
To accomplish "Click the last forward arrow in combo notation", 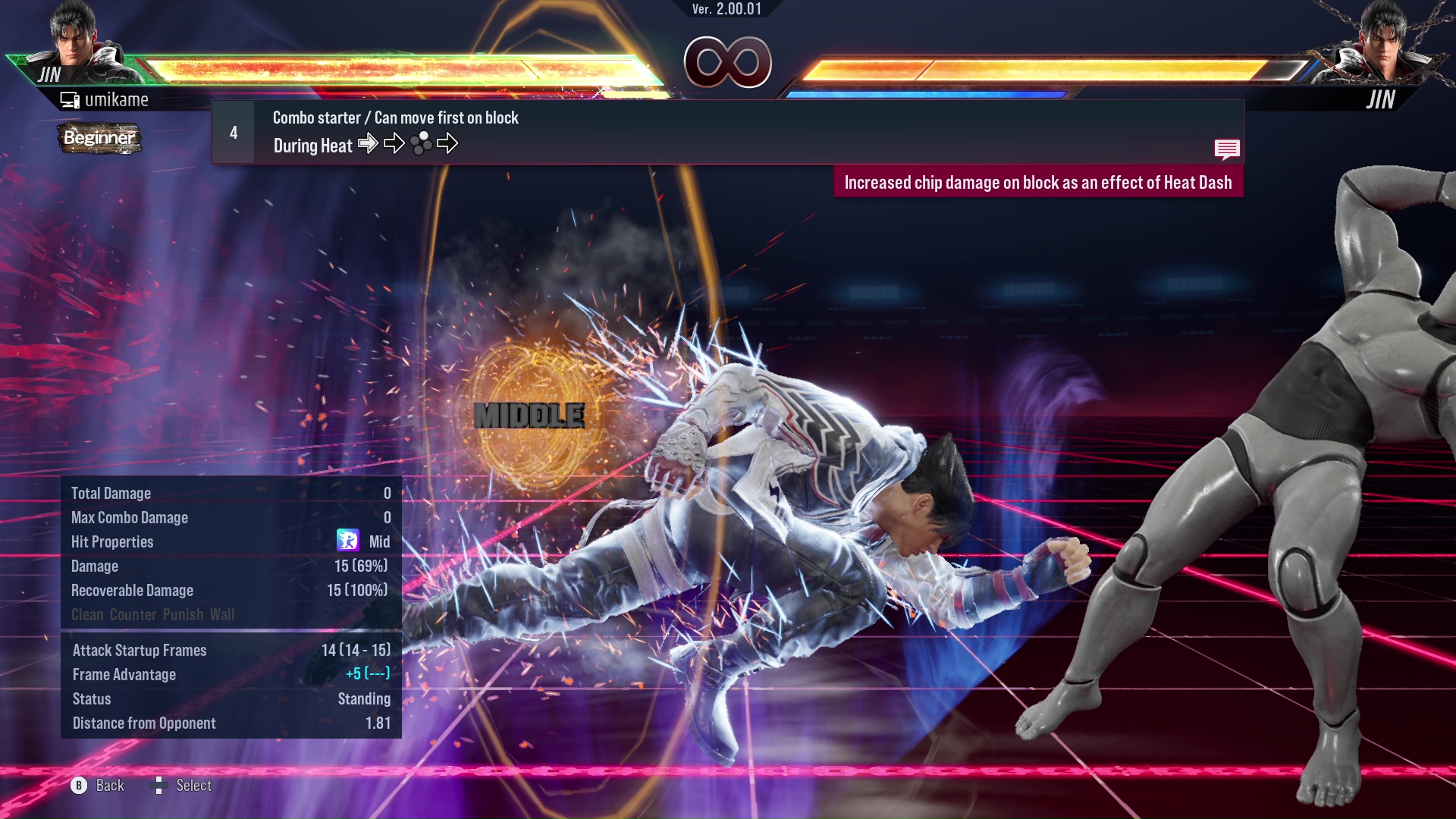I will (x=449, y=143).
